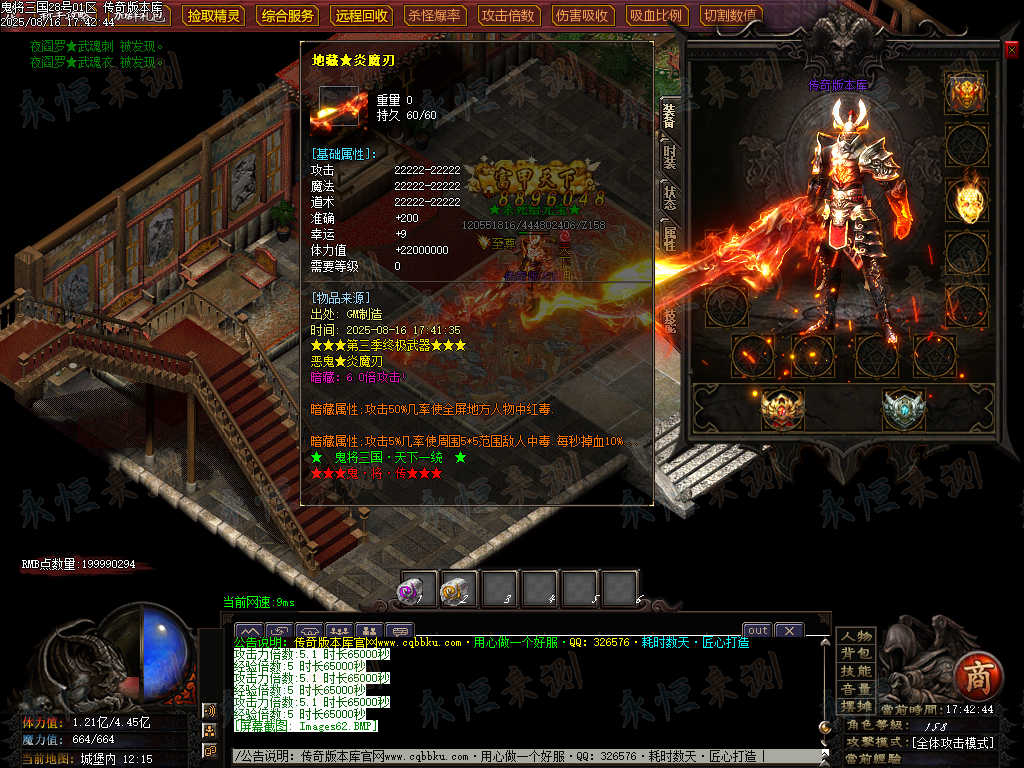Choose the 攻击倍数 attack multiplier button
The image size is (1024, 768).
(508, 16)
